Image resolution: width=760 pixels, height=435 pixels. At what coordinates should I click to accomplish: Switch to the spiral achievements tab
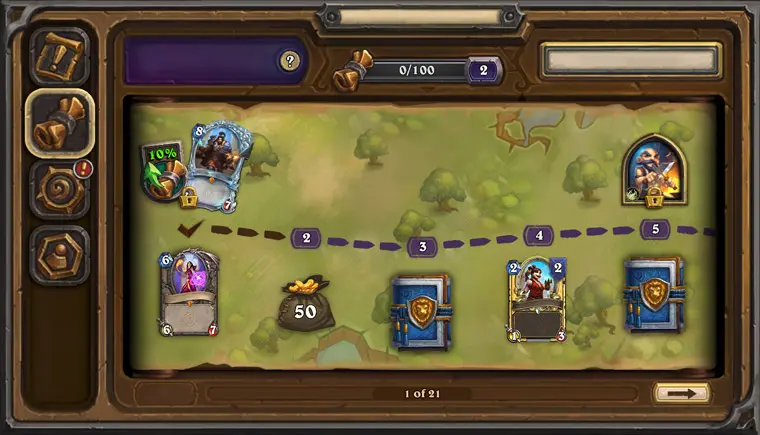[x=59, y=190]
